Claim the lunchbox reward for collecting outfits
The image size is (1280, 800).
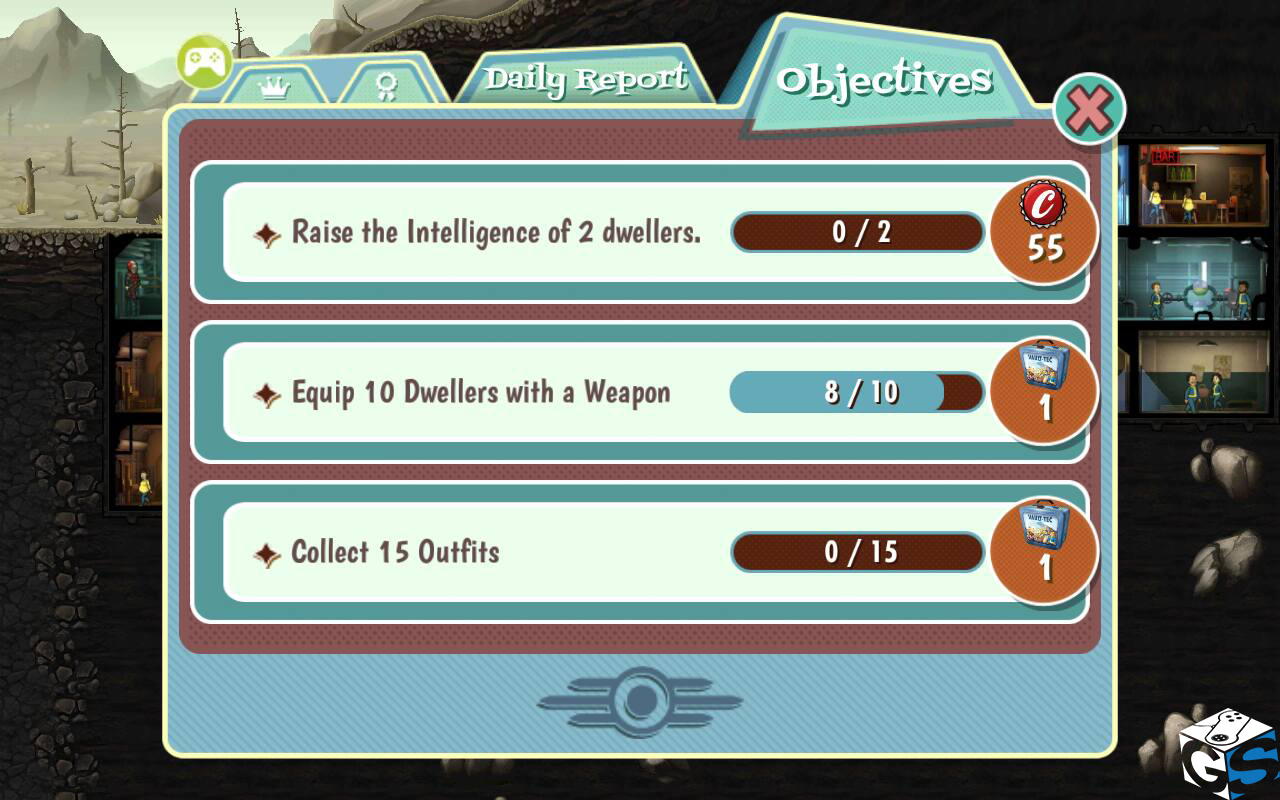pos(1043,551)
